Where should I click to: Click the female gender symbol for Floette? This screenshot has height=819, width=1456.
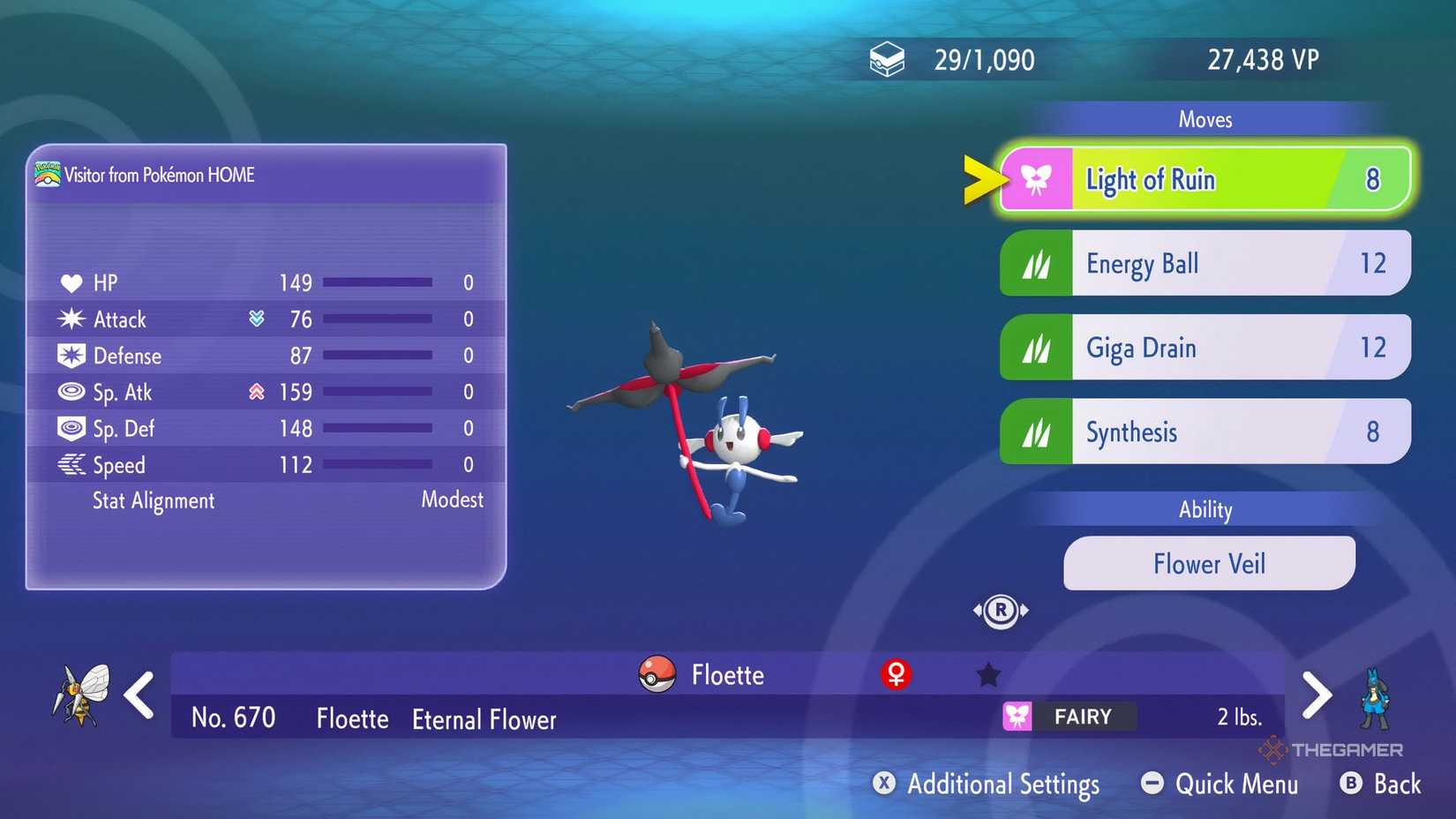click(897, 674)
